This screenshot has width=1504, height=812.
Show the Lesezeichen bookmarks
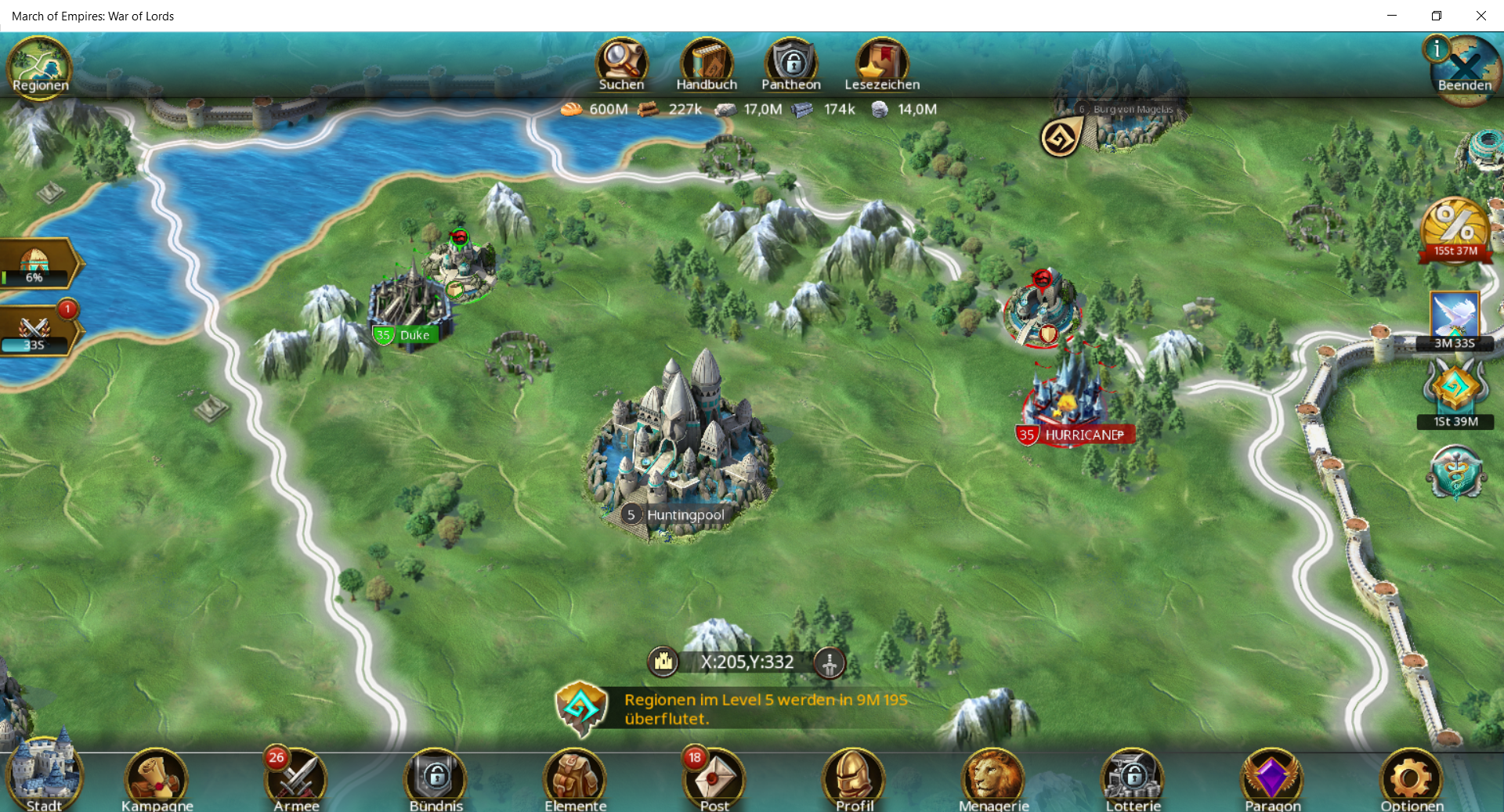(882, 64)
